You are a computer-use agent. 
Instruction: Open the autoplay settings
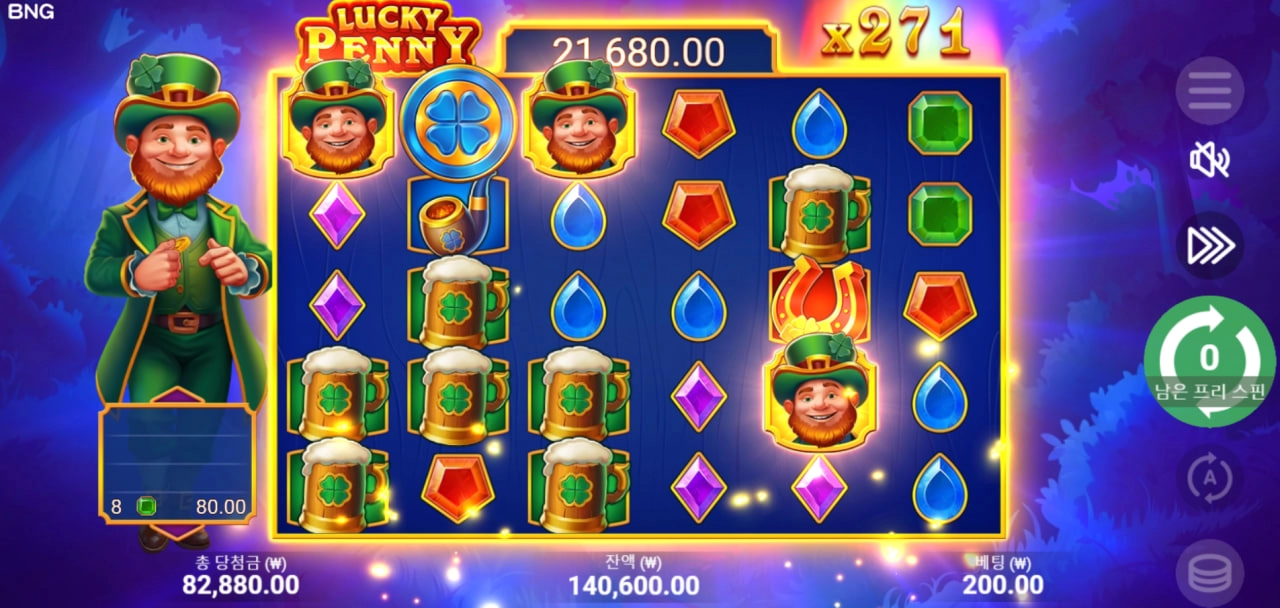pyautogui.click(x=1209, y=479)
